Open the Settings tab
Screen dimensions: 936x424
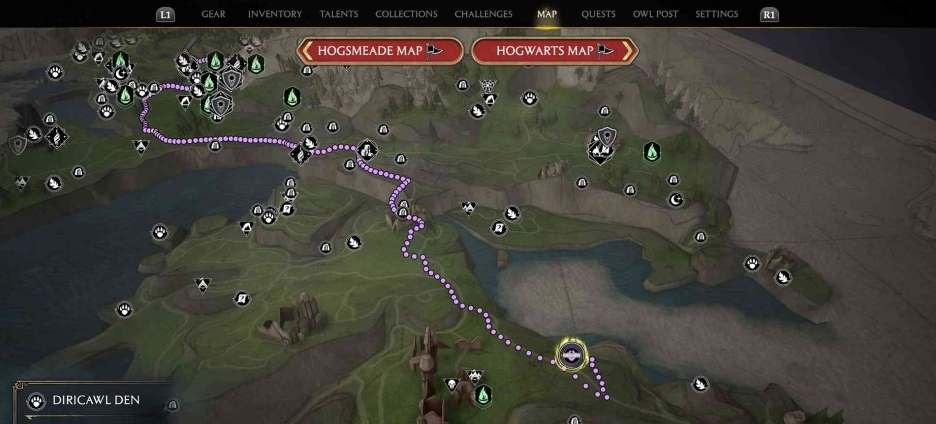[716, 14]
